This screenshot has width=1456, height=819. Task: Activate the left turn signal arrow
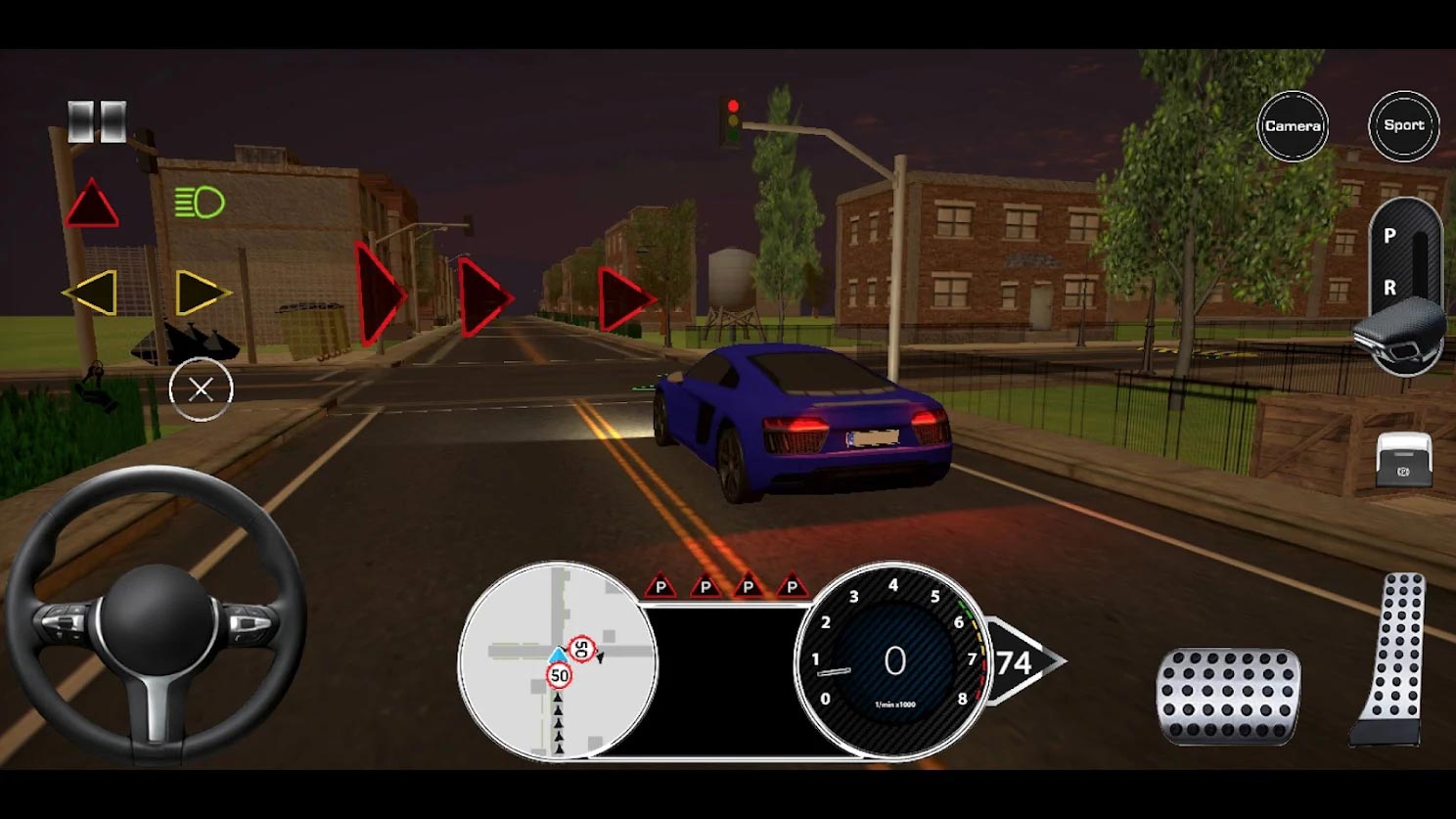tap(91, 293)
